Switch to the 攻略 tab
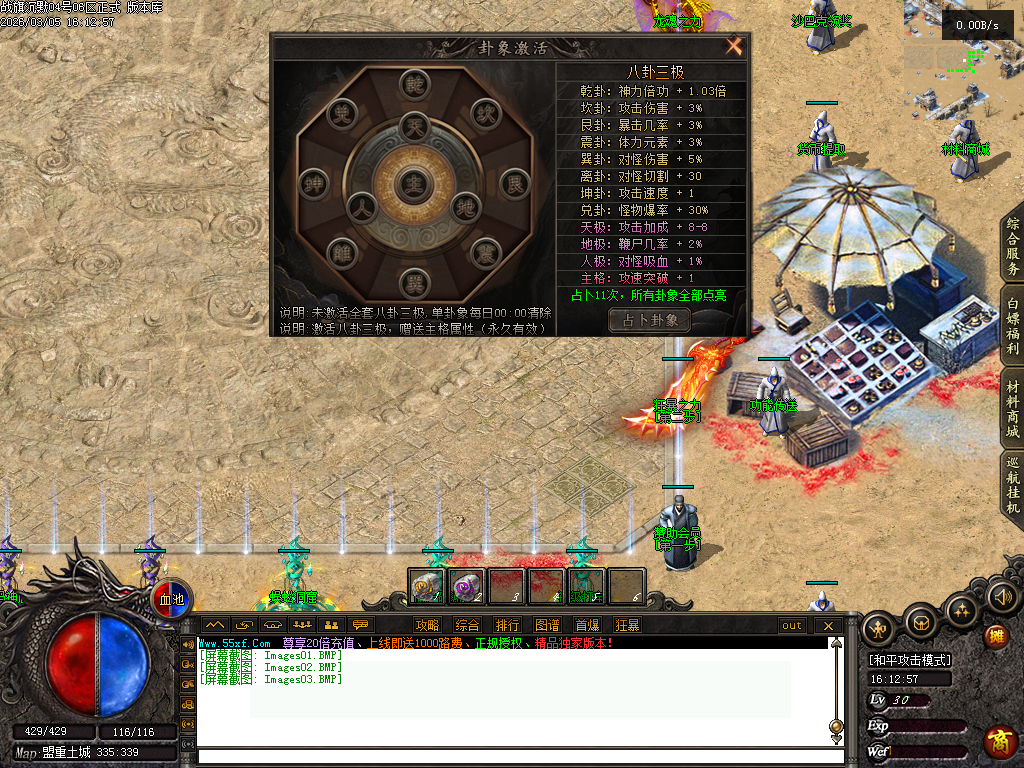Screen dimensions: 1024x768 point(428,625)
